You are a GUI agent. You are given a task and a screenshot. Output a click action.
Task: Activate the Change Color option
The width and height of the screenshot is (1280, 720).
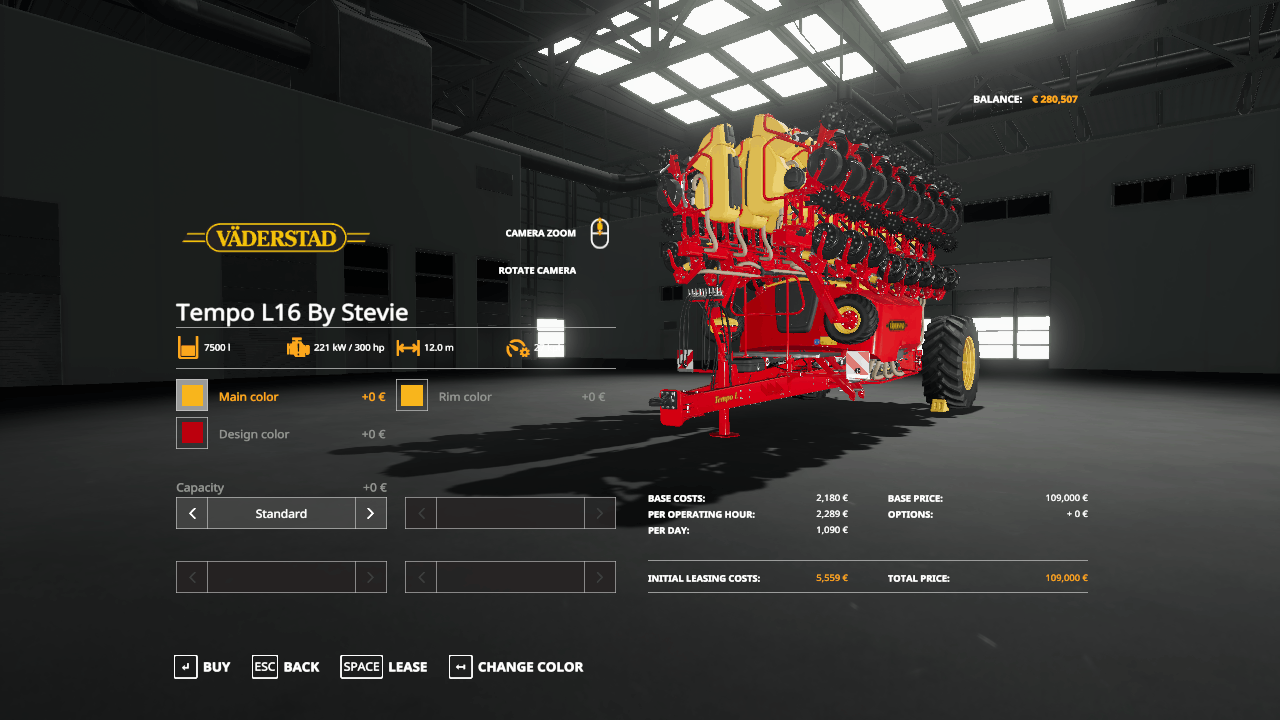click(516, 667)
